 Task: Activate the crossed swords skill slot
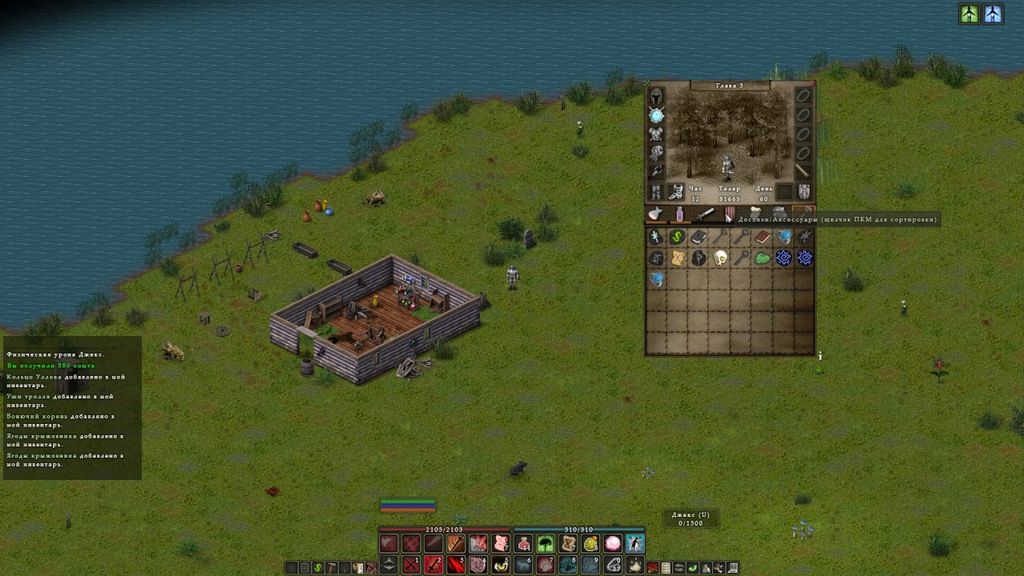click(412, 565)
